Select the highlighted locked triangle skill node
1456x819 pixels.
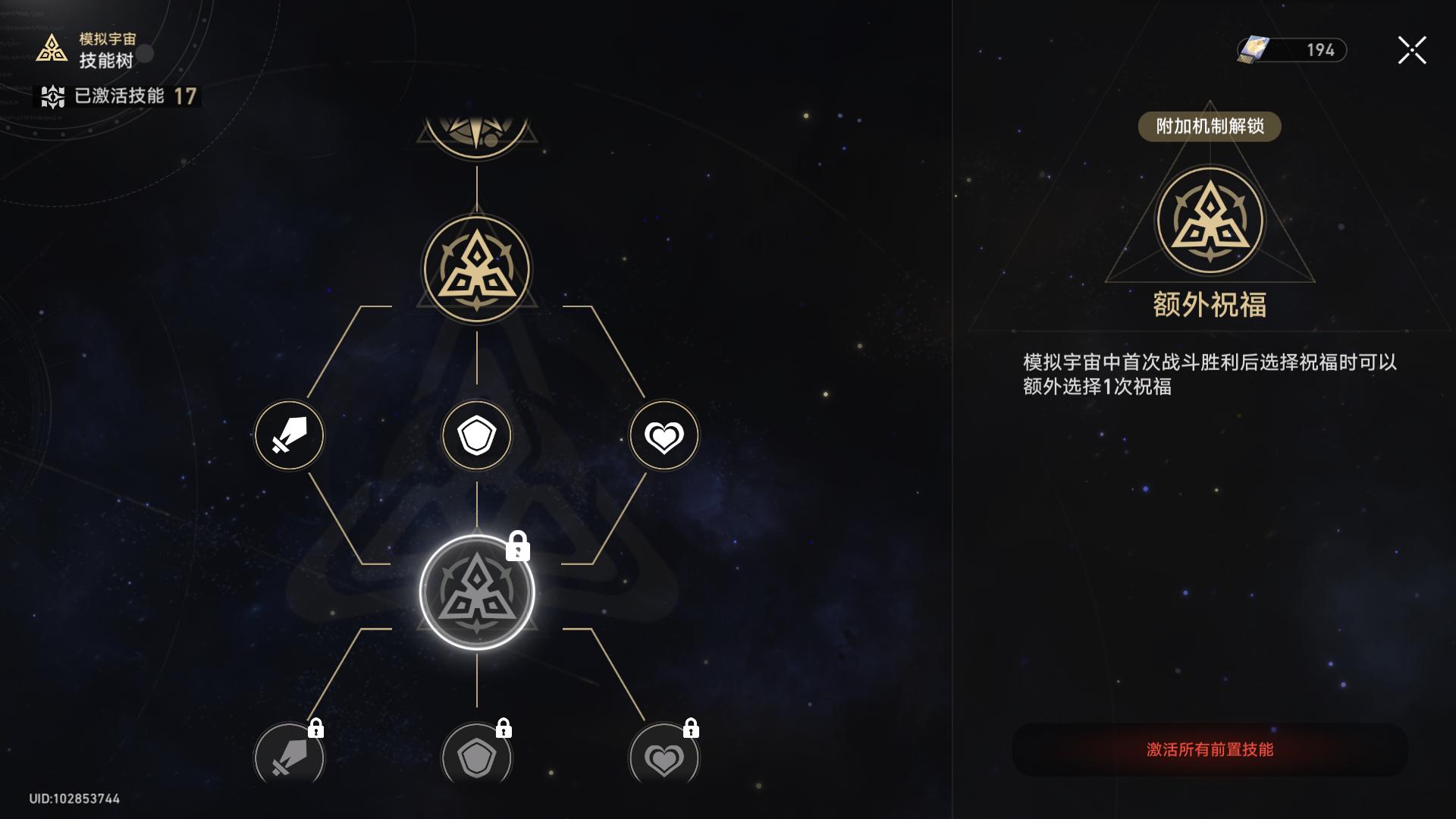(477, 592)
